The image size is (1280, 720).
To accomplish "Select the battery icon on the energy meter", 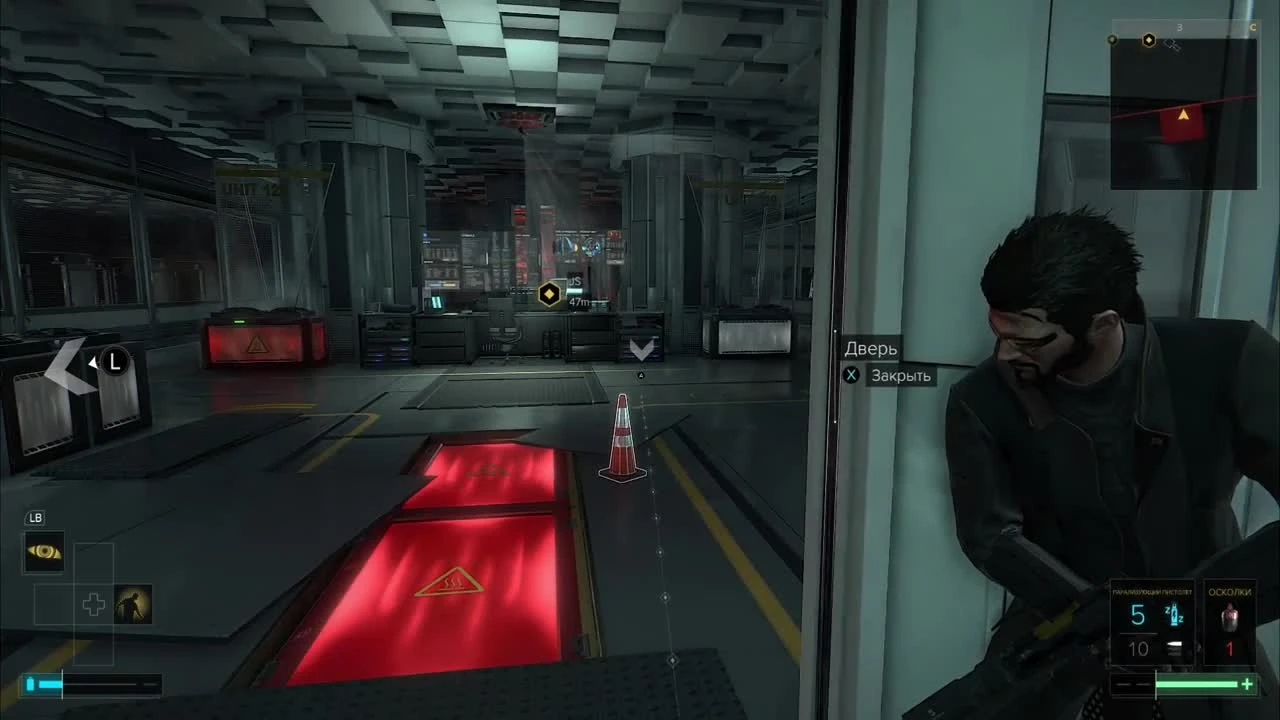I will pyautogui.click(x=30, y=682).
